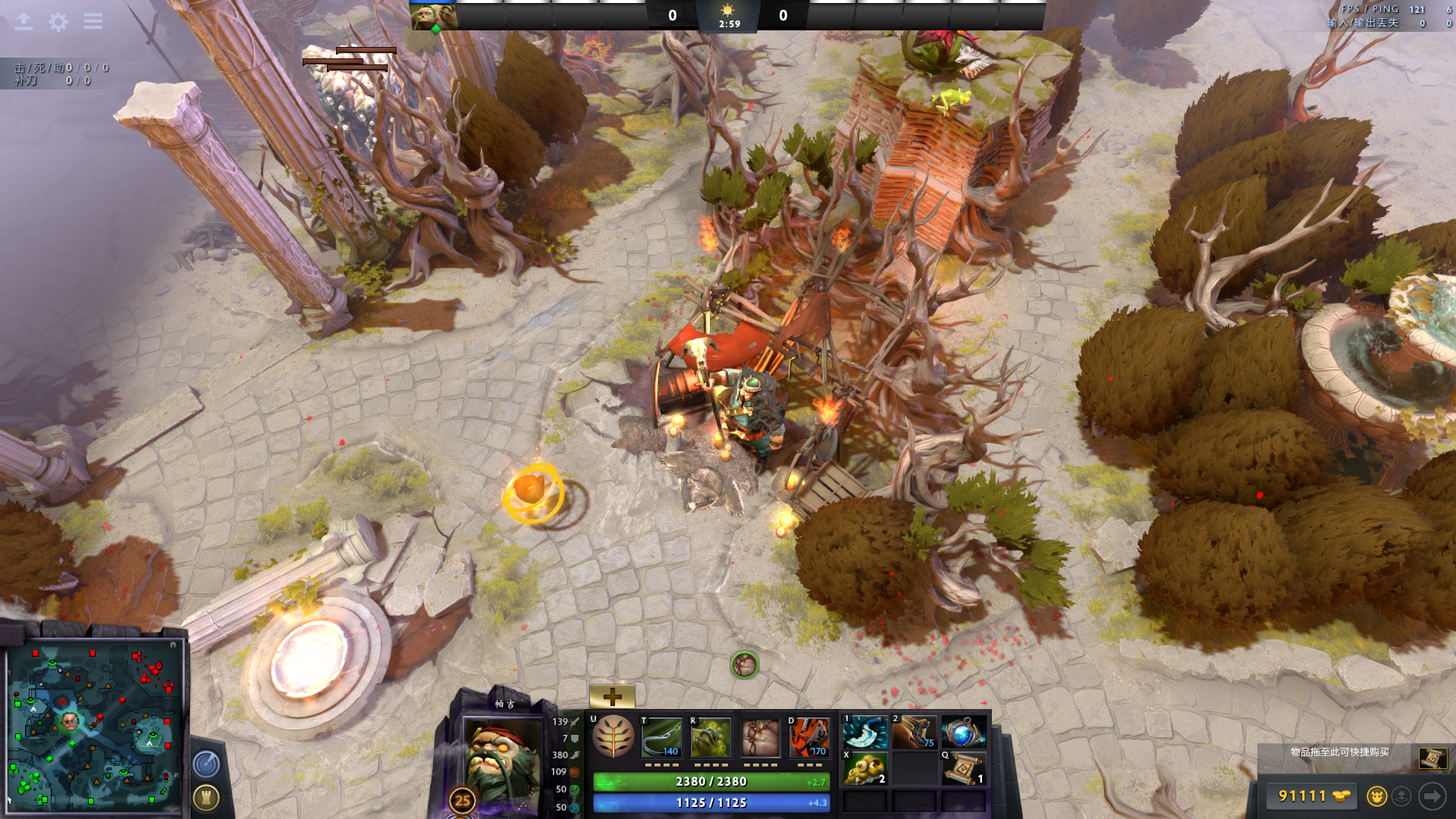Select the courier button beside the gold
Screen dimensions: 1456x819
coord(1376,796)
